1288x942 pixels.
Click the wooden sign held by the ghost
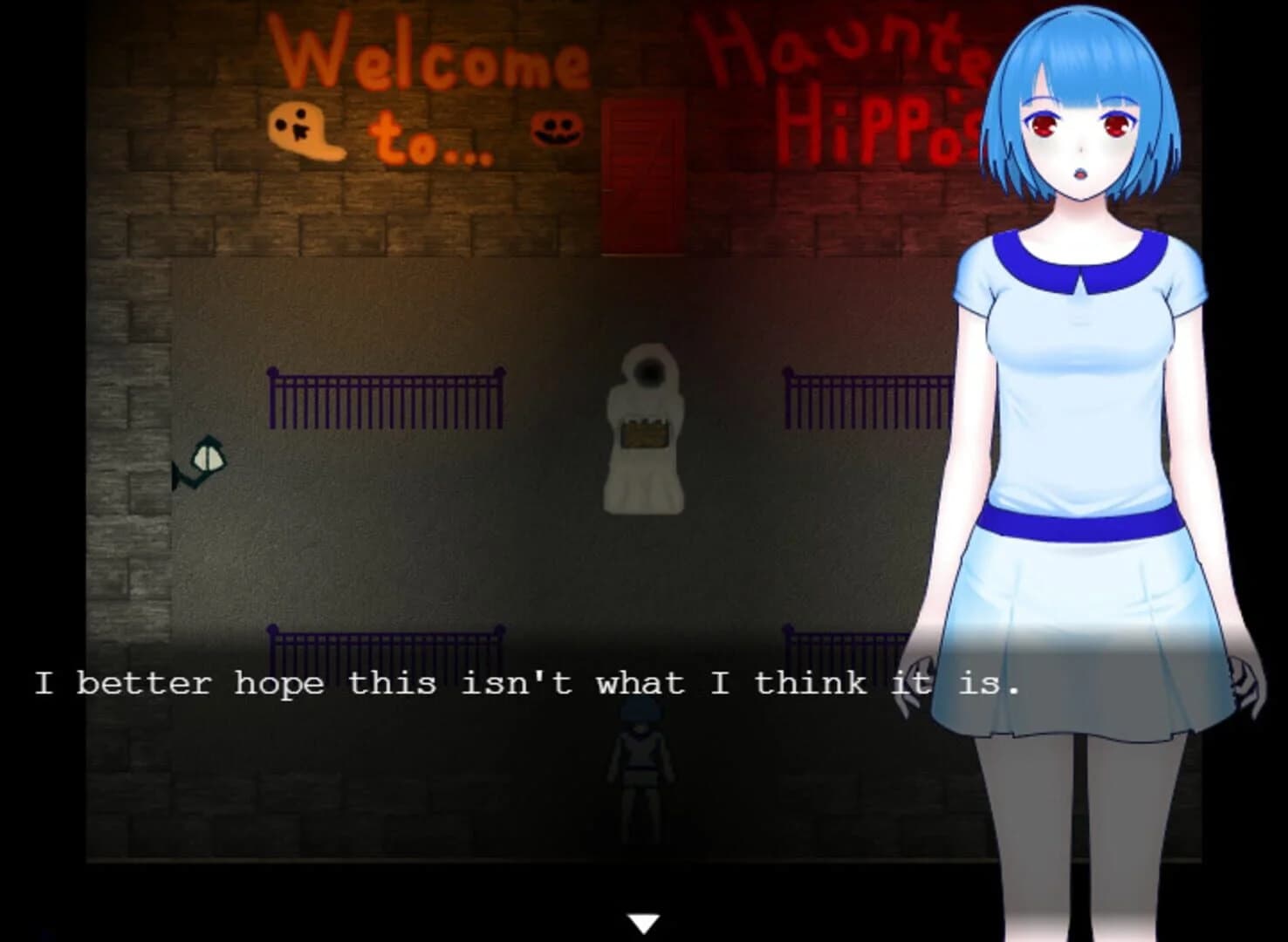pos(643,433)
